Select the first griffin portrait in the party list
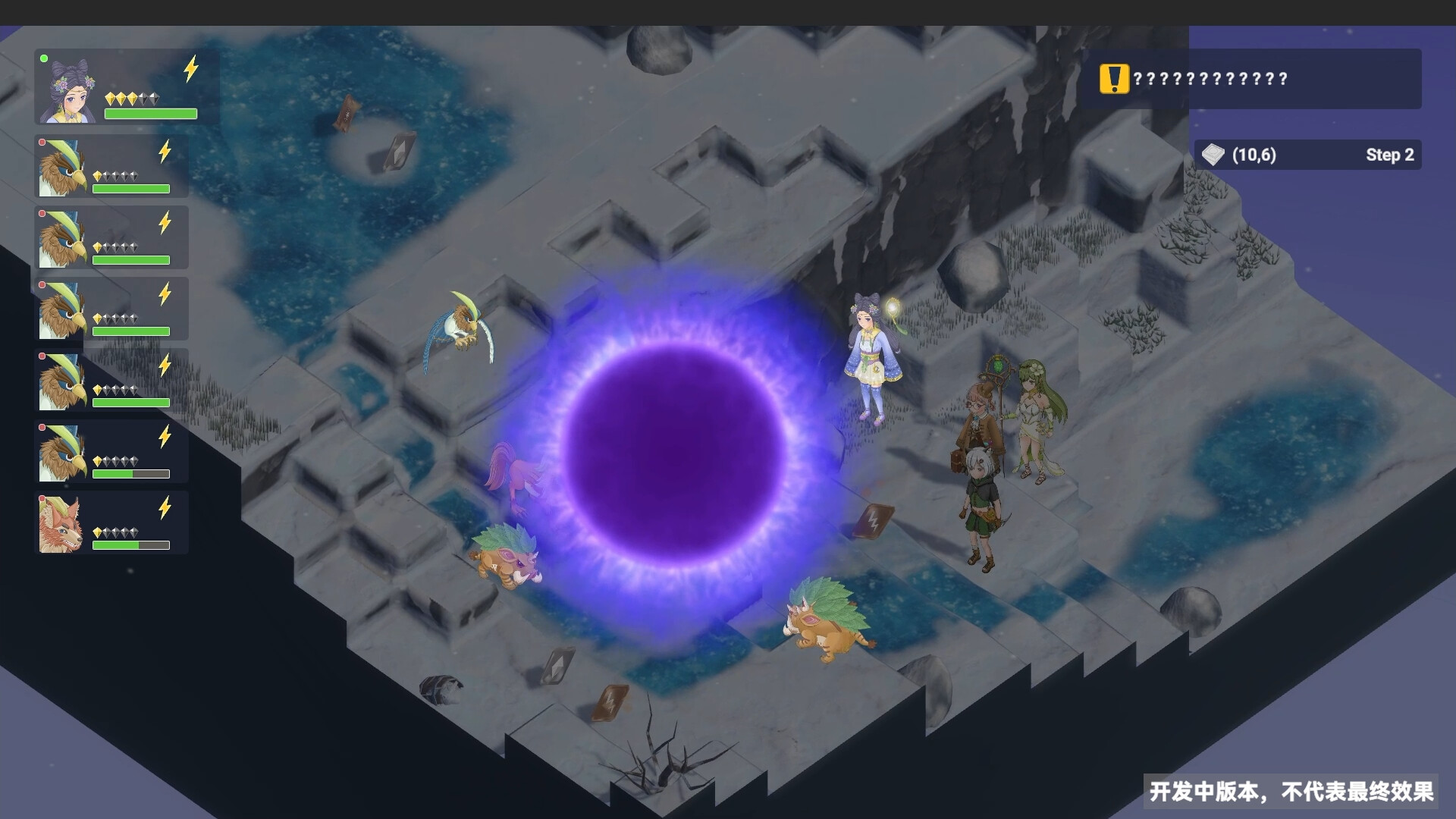This screenshot has height=819, width=1456. 62,167
